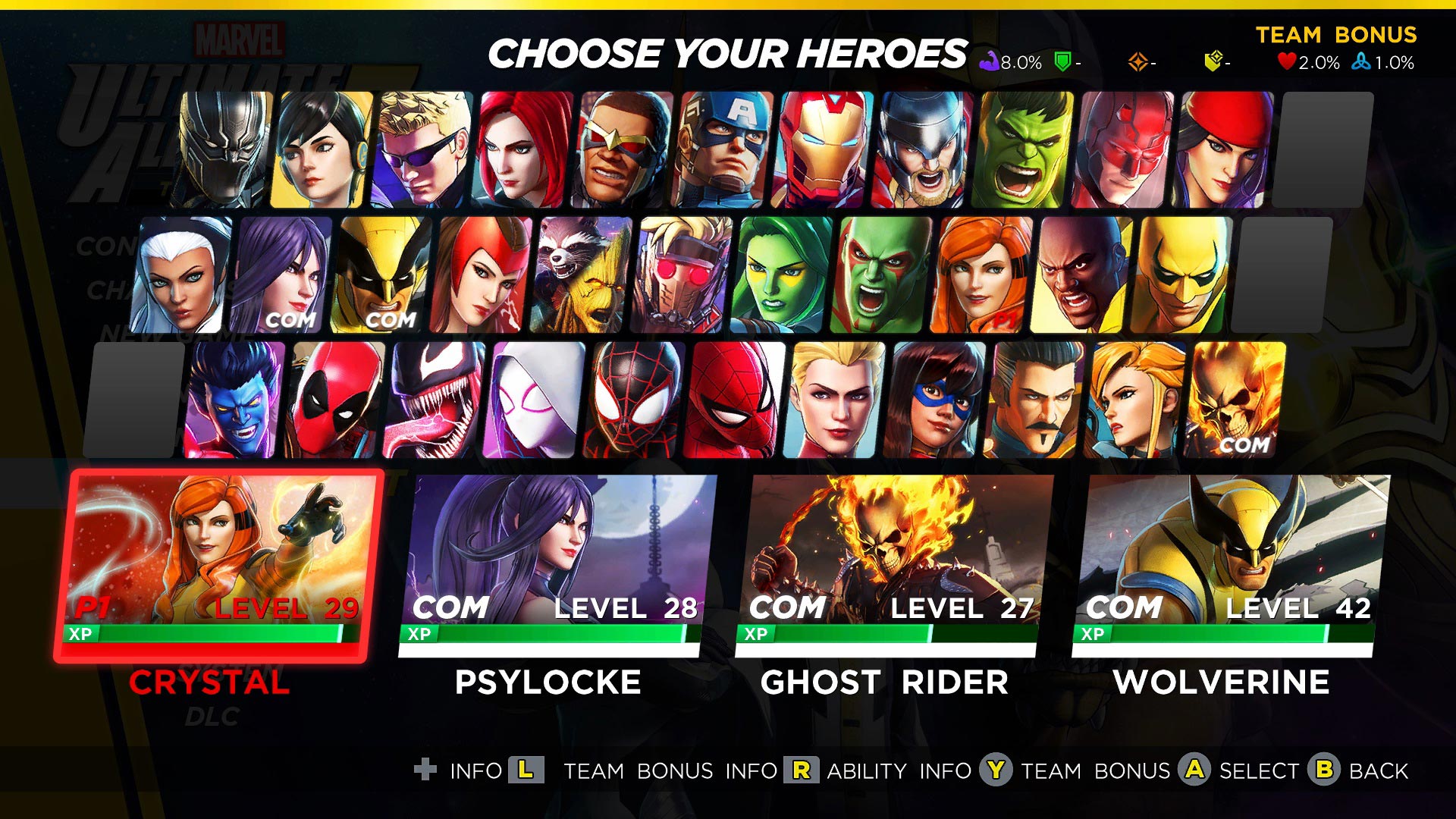
Task: Click the A Select button prompt
Action: 1194,771
